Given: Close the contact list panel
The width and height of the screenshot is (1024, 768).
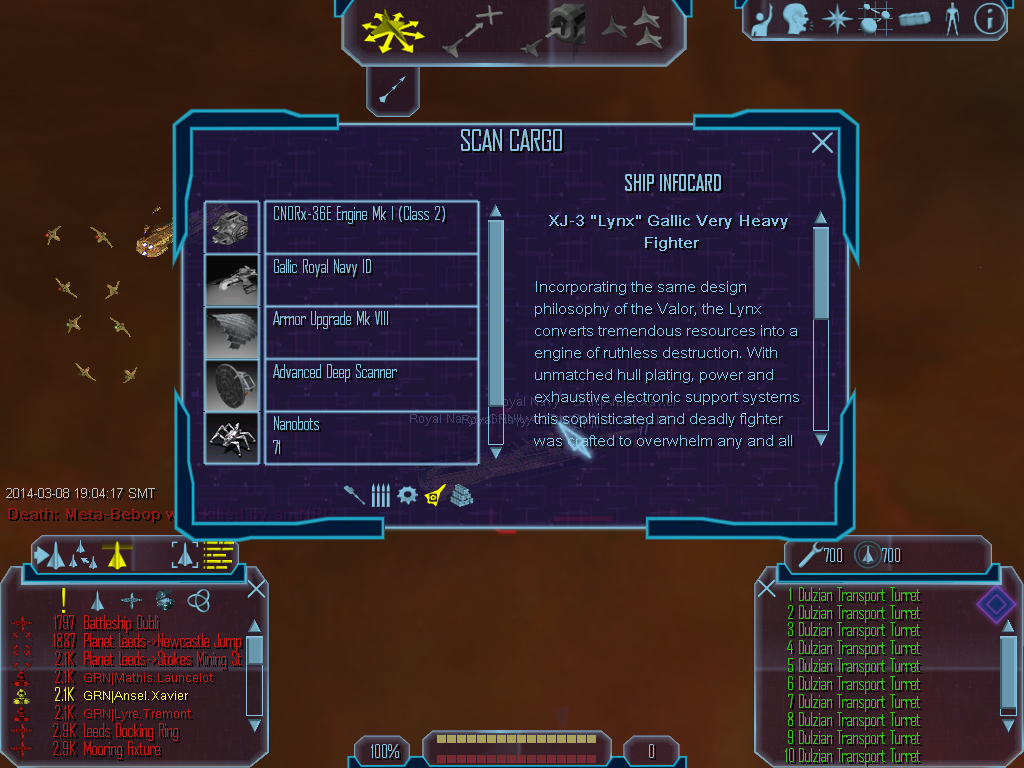Looking at the screenshot, I should click(x=256, y=588).
